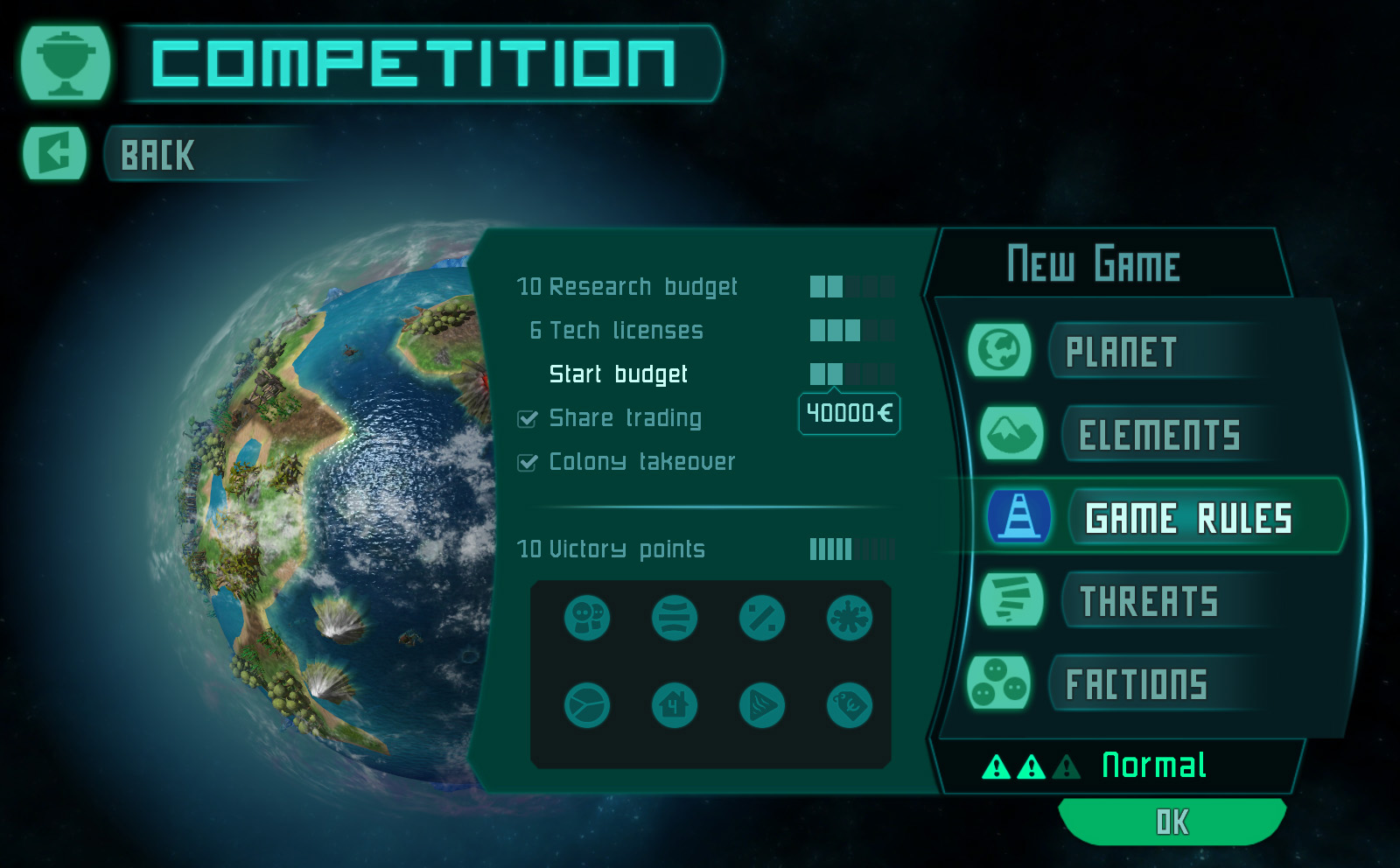The width and height of the screenshot is (1400, 868).
Task: Toggle the Colony takeover checkbox
Action: click(528, 463)
